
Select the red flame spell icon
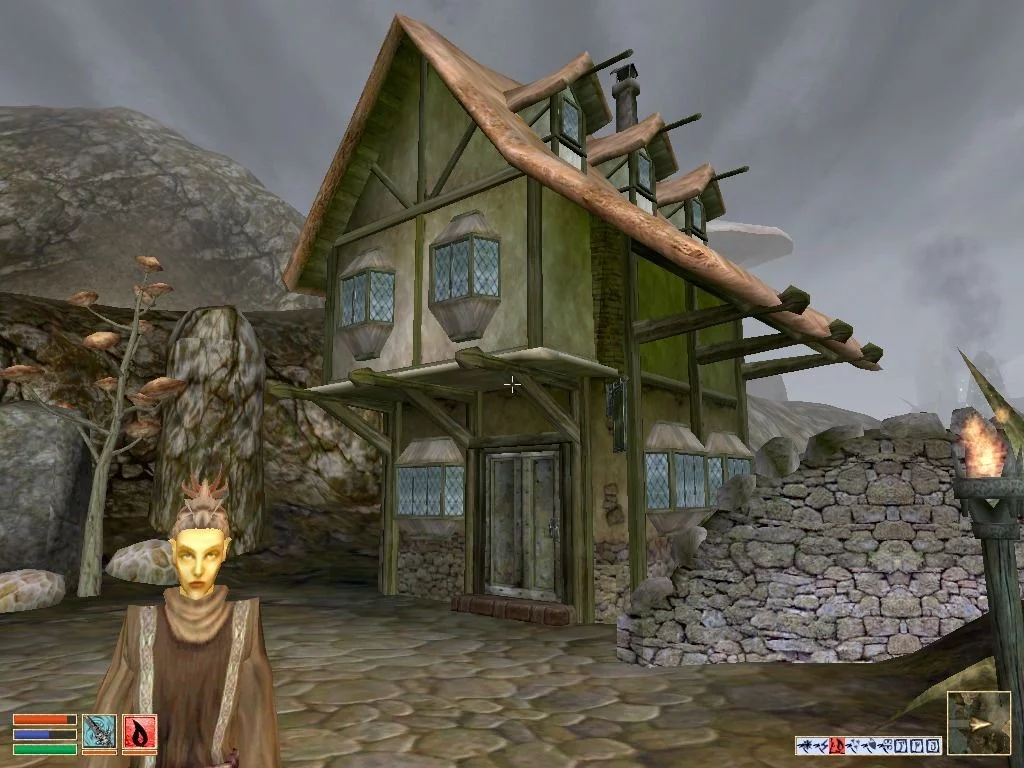tap(139, 733)
